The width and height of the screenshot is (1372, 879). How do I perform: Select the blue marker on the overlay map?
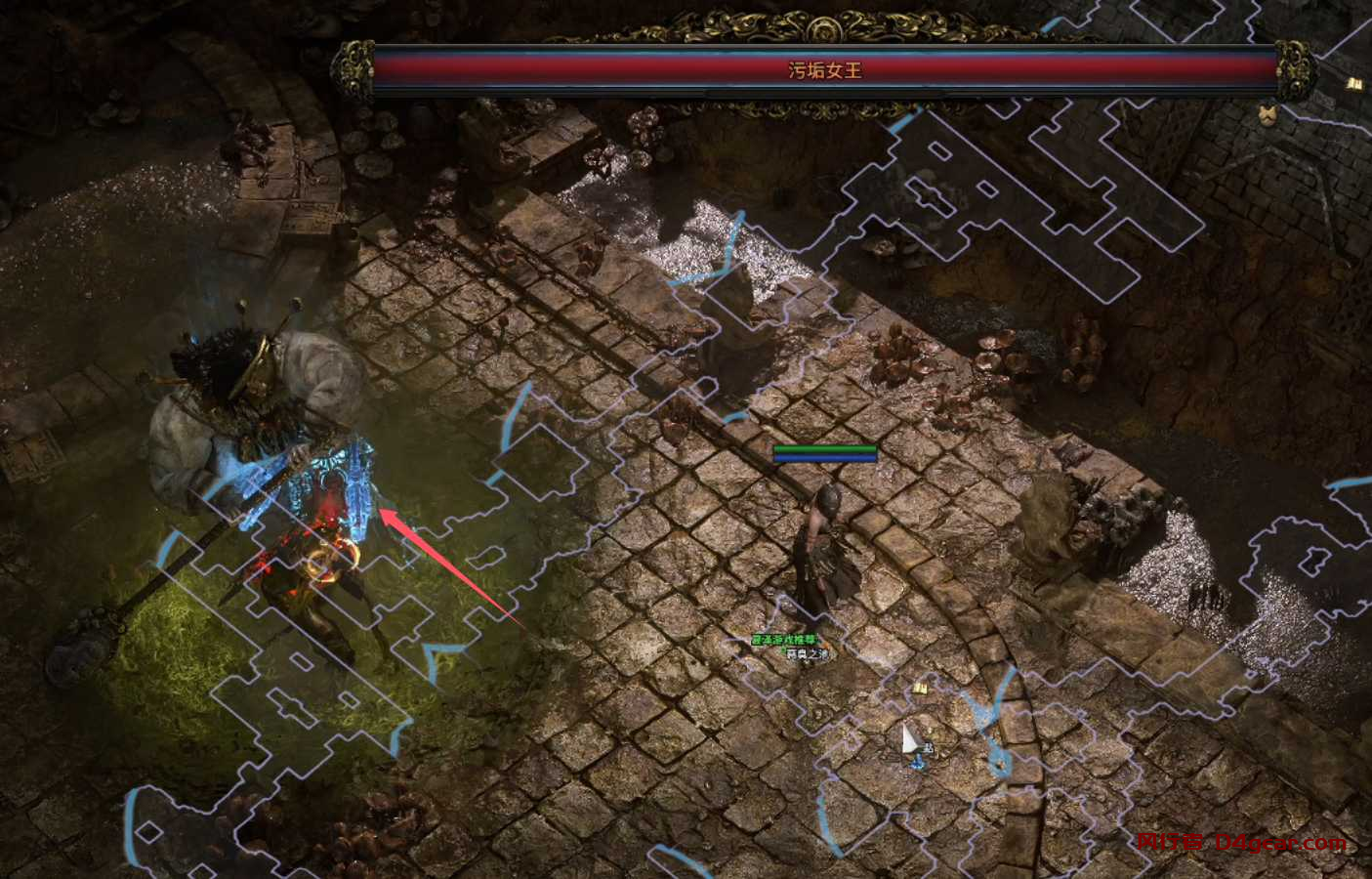917,762
